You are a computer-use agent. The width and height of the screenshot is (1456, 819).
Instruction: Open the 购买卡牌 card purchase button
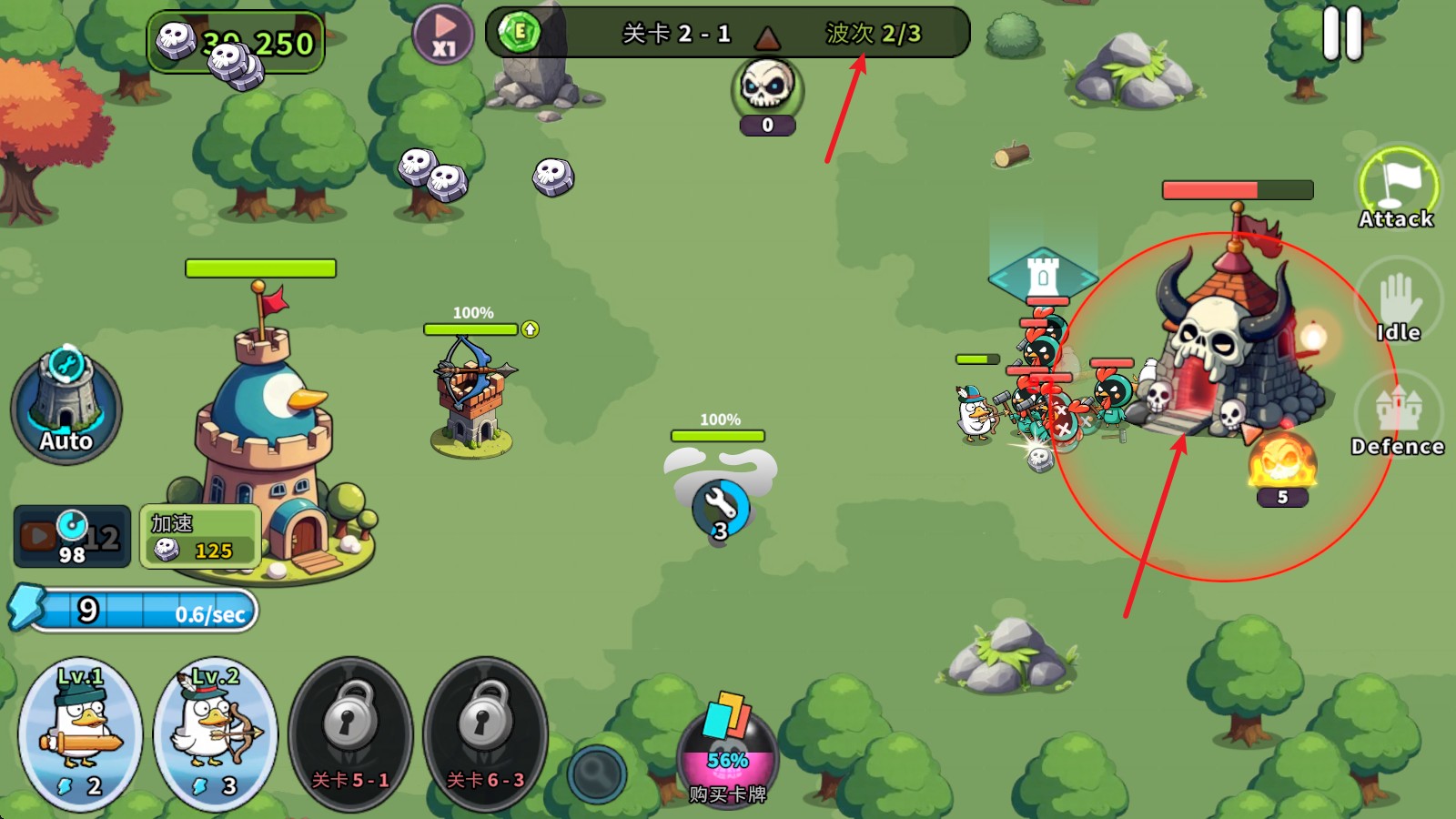point(727,748)
